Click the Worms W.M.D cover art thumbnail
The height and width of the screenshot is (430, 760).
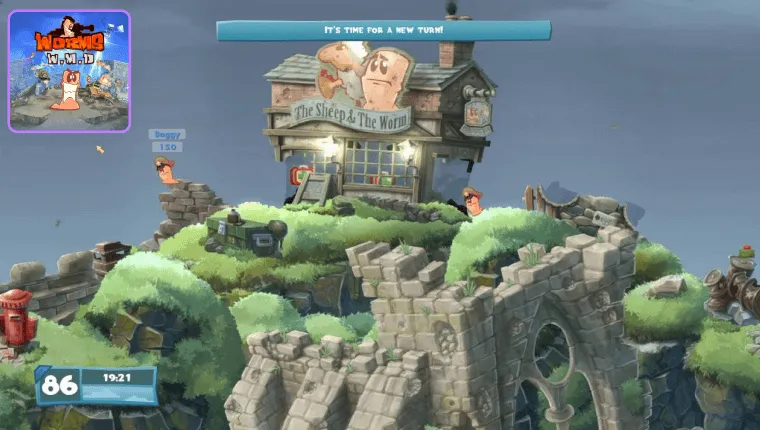pos(69,71)
